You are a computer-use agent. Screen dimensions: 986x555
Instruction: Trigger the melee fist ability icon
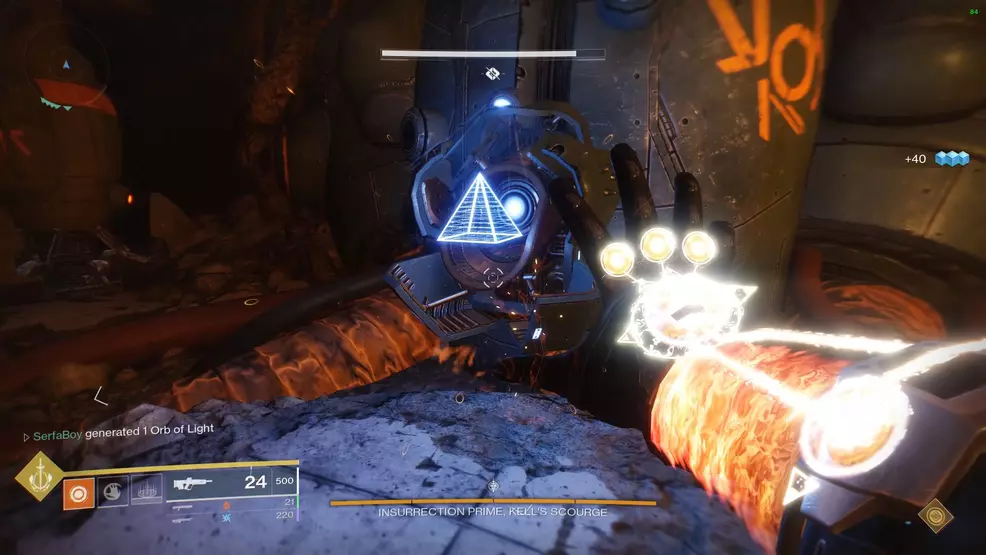[112, 492]
